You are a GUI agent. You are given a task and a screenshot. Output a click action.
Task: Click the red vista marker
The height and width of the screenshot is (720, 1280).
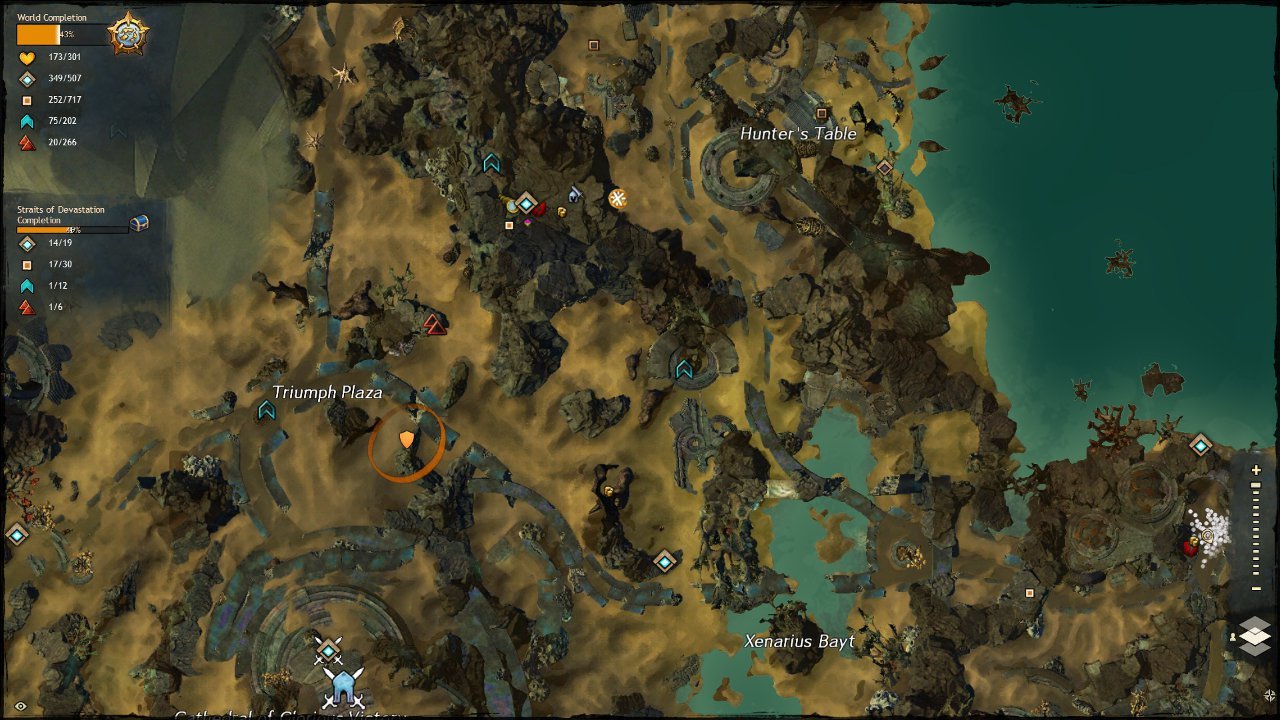[433, 324]
